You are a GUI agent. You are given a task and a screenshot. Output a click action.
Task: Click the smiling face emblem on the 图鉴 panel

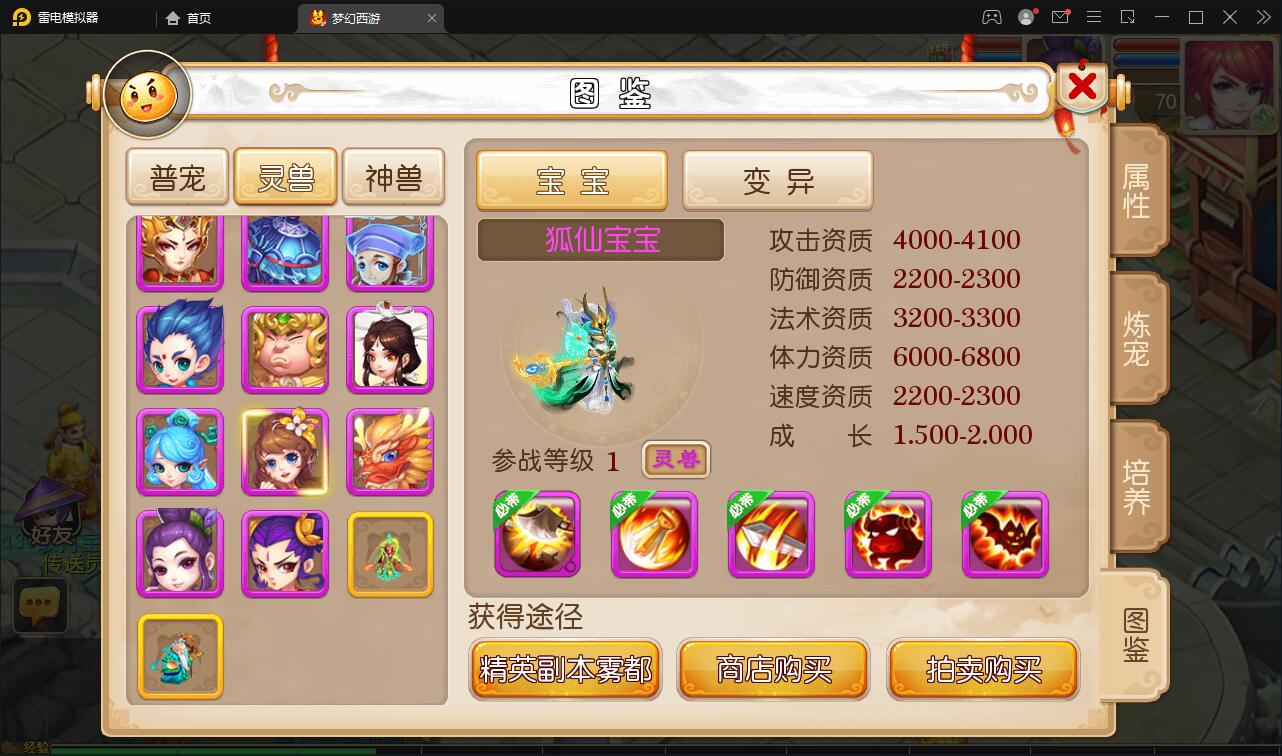146,94
